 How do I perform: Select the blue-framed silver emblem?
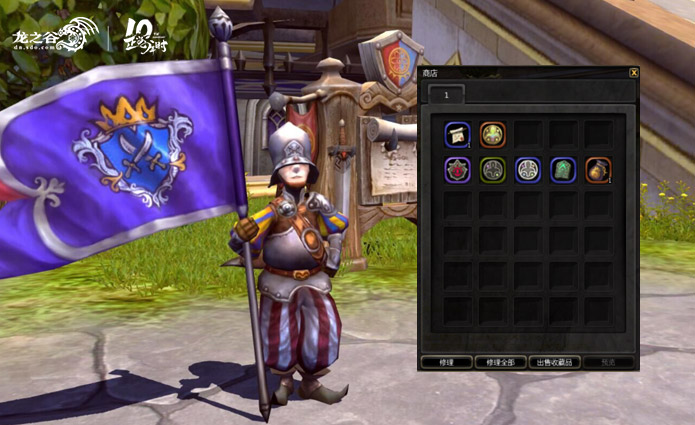(x=528, y=169)
